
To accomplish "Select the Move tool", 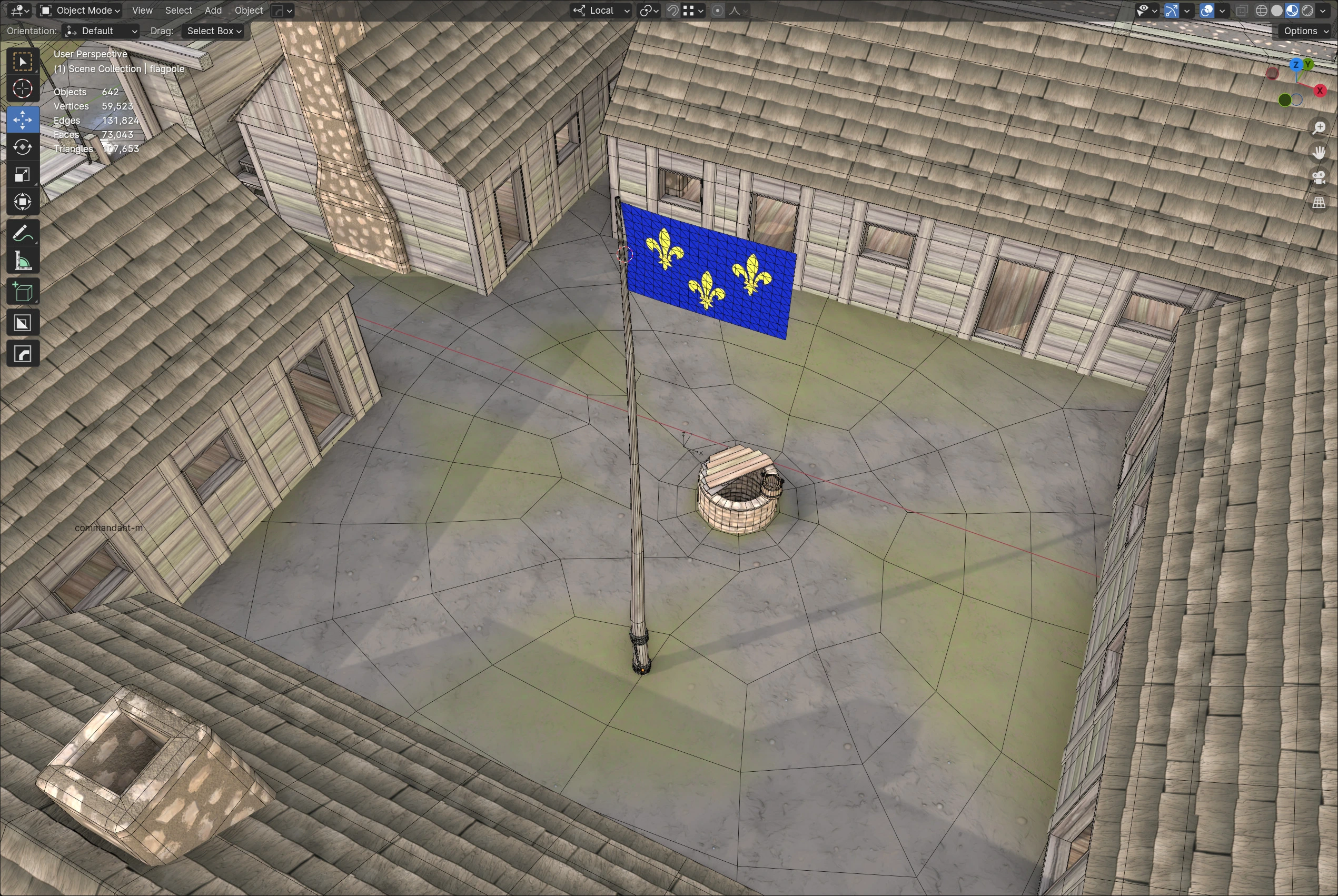I will 23,120.
